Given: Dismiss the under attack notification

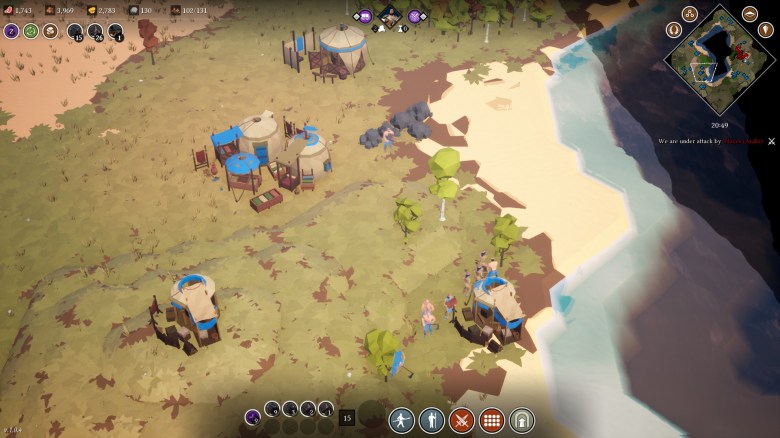Looking at the screenshot, I should 771,141.
